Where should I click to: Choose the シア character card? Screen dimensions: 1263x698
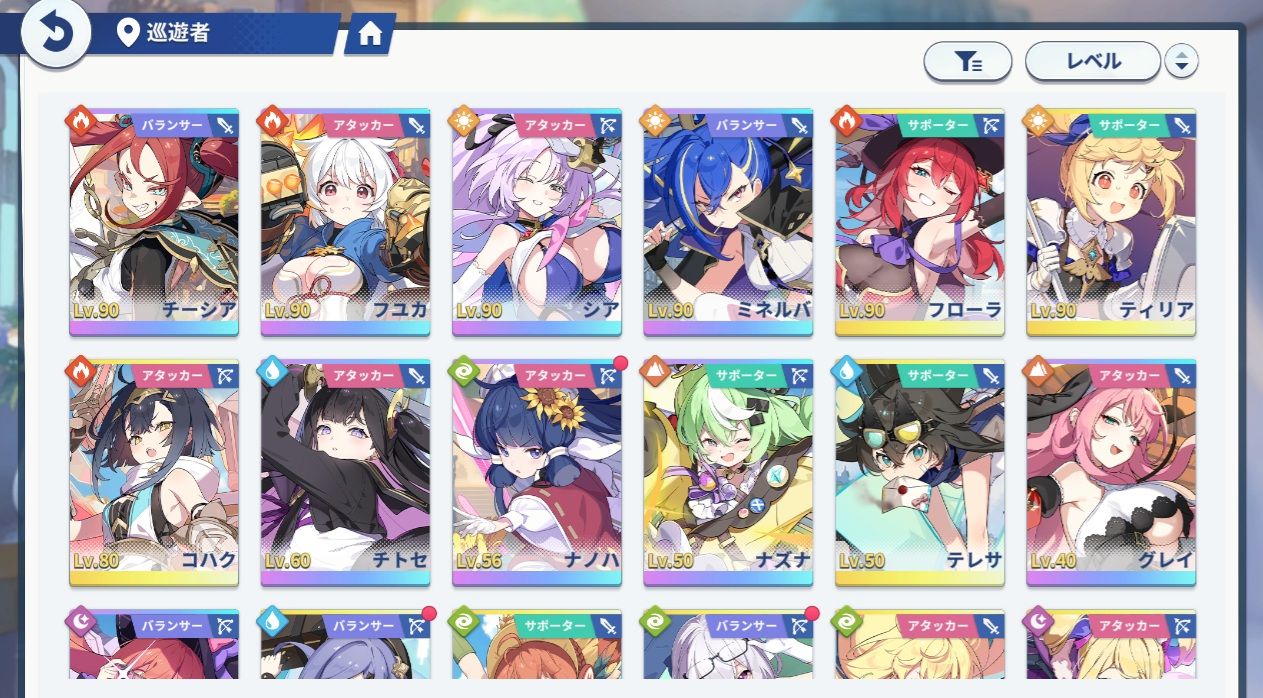pos(536,220)
